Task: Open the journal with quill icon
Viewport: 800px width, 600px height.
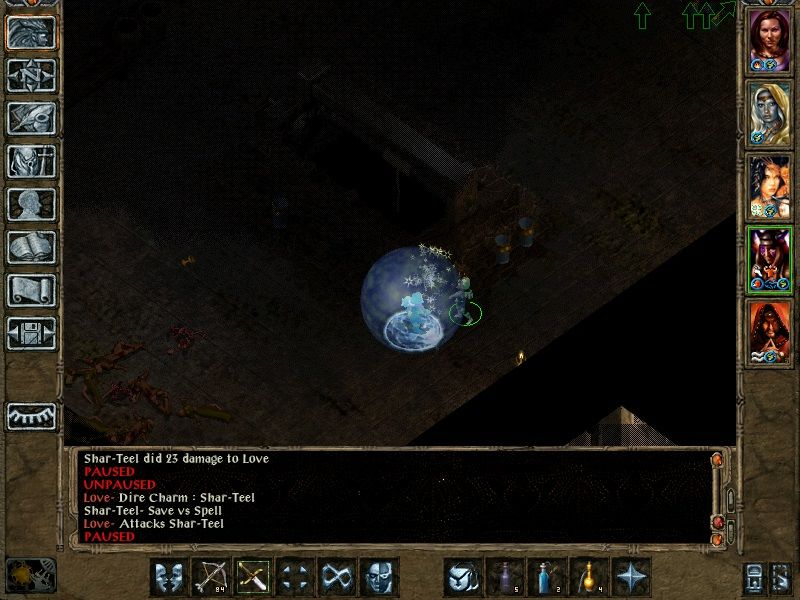Action: pos(31,118)
